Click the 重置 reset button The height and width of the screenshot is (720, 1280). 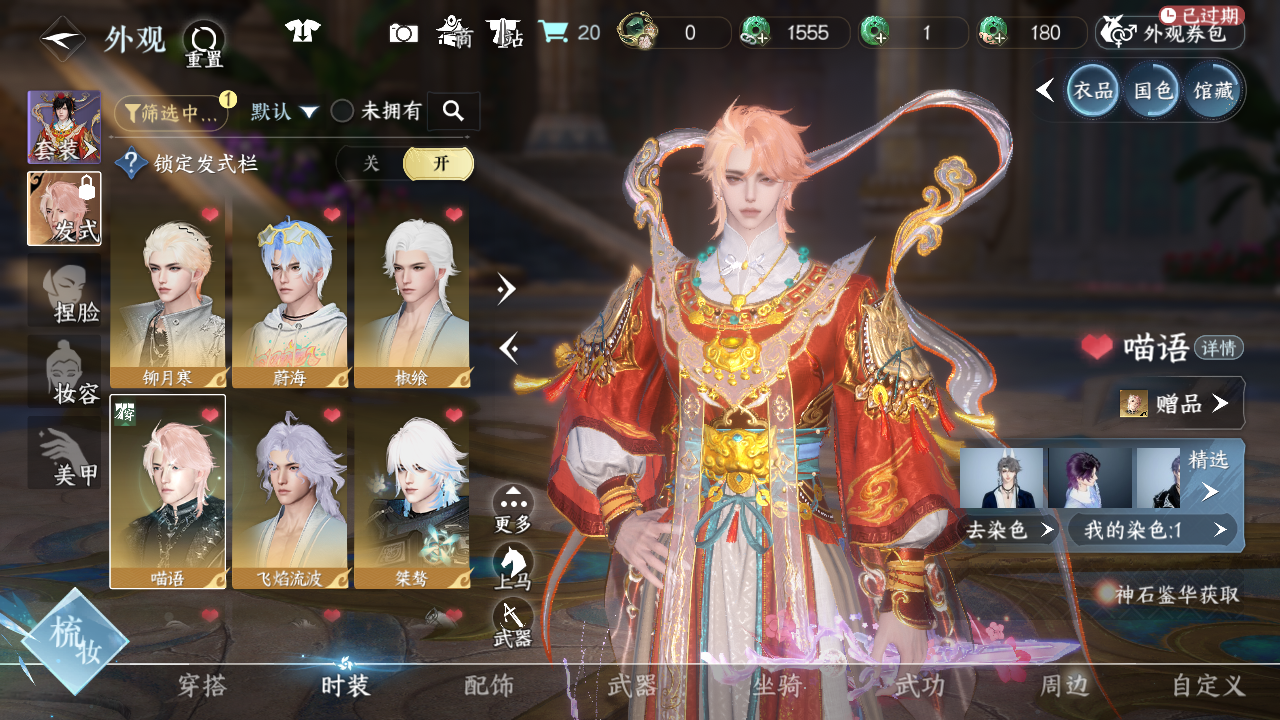click(204, 44)
